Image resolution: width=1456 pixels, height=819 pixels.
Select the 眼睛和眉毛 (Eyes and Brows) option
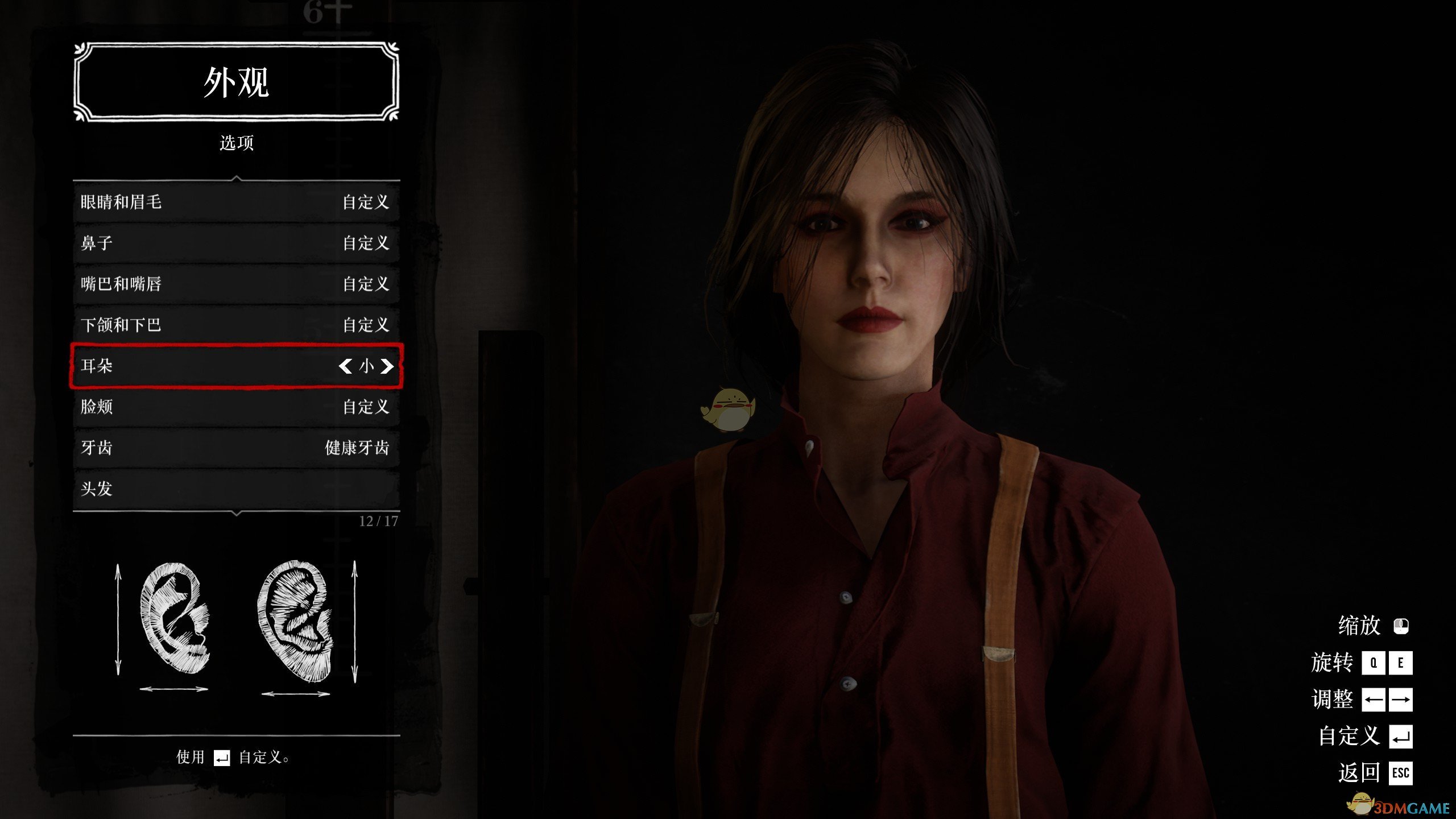[x=236, y=202]
